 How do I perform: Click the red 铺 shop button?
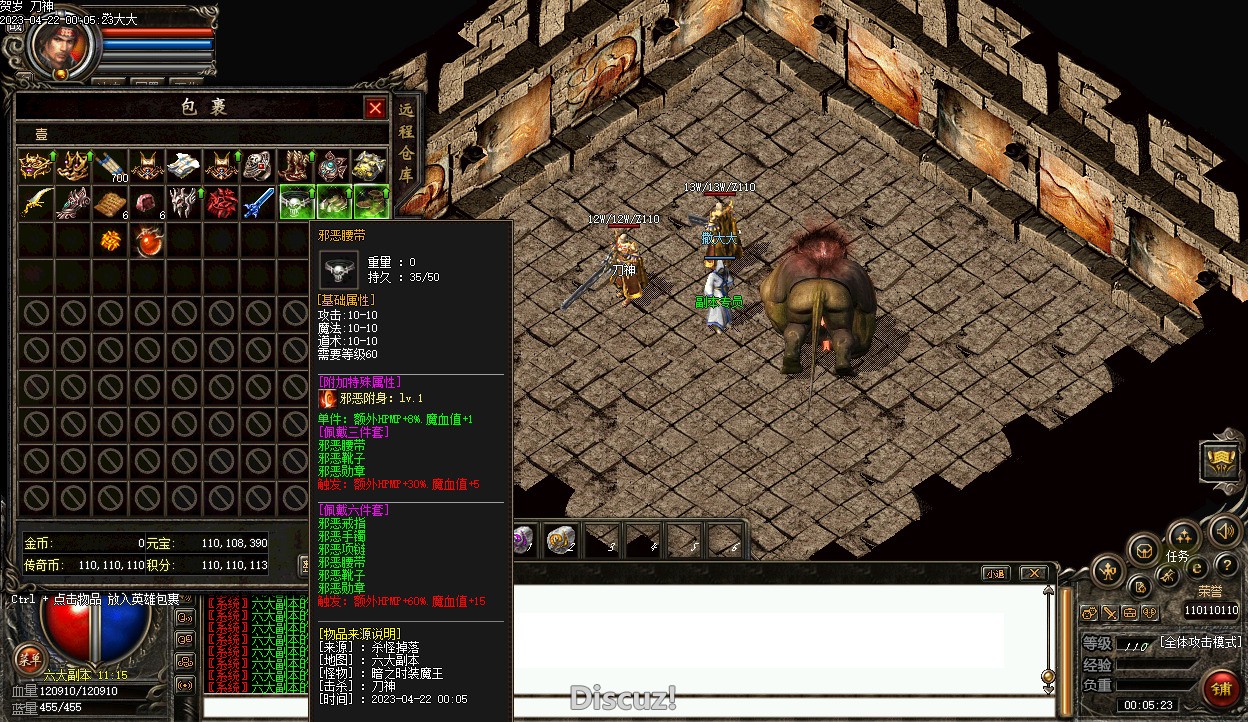click(x=1220, y=689)
